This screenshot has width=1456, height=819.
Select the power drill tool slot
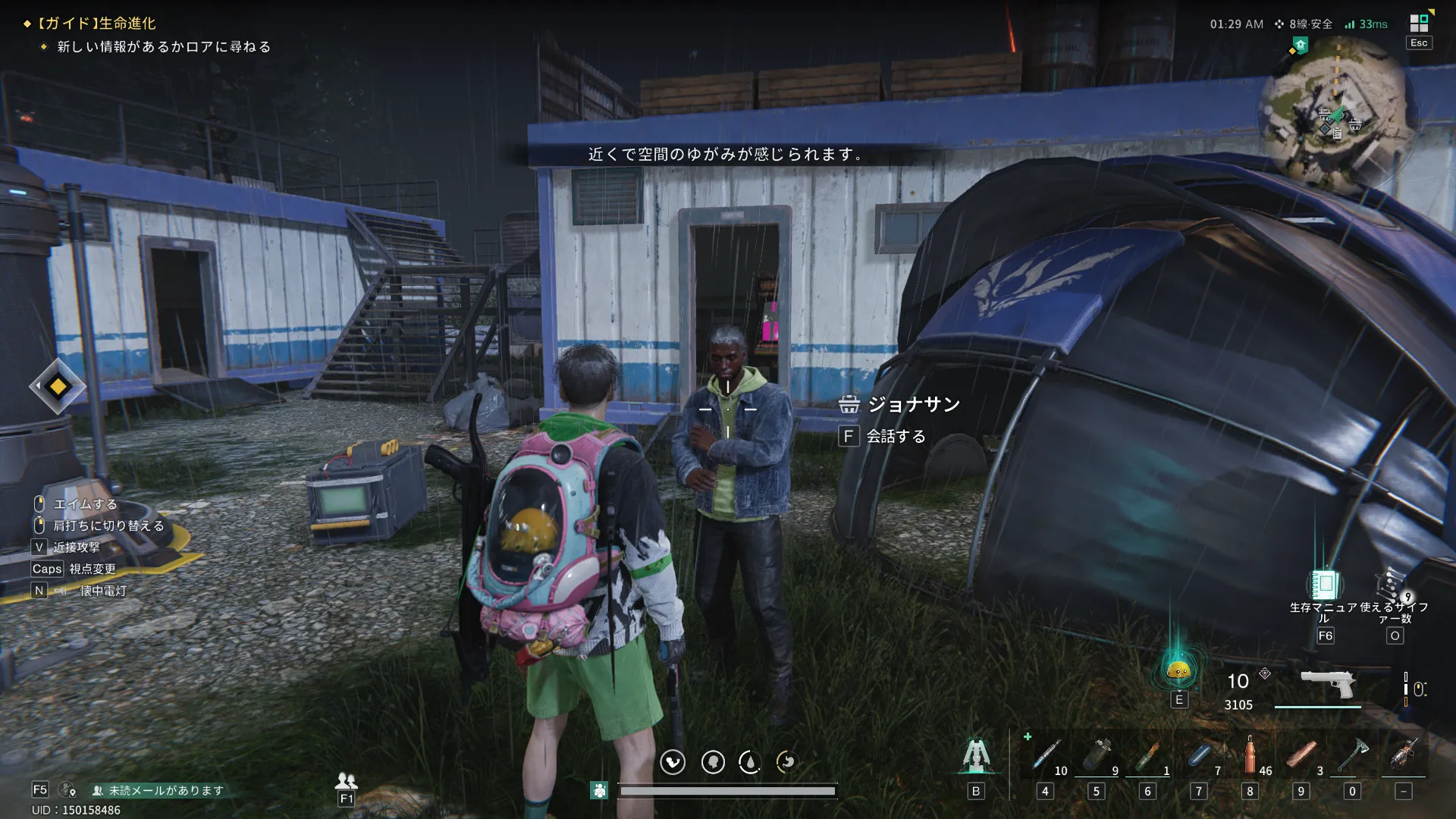(x=1404, y=756)
